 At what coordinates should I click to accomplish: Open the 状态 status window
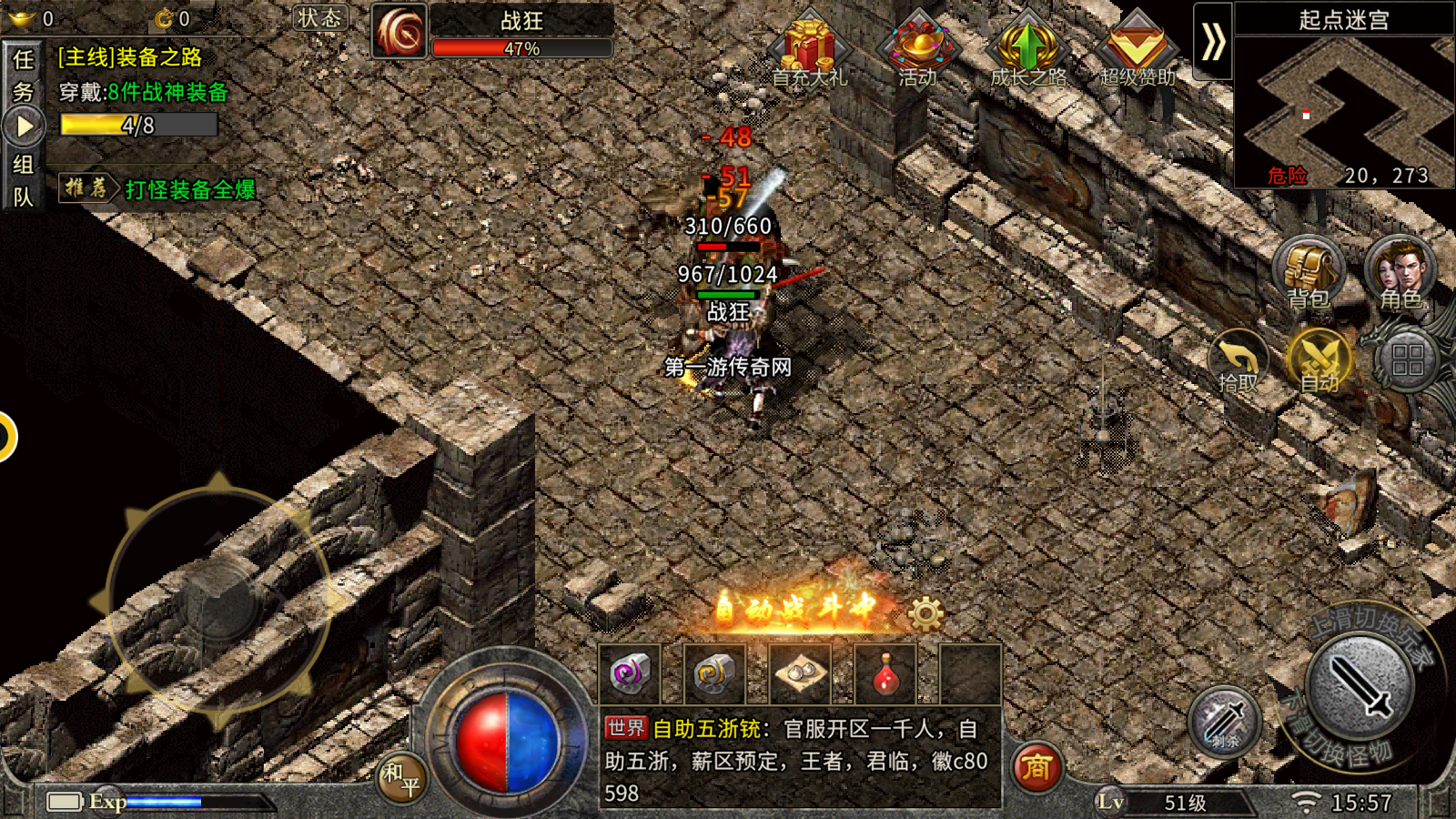click(x=319, y=18)
